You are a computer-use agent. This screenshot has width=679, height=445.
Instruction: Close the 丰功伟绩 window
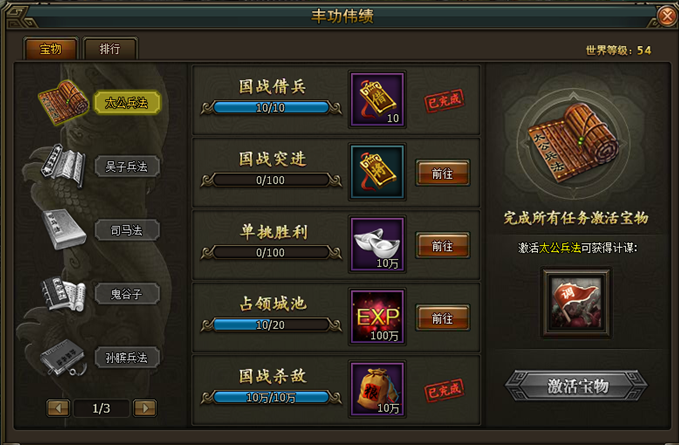tap(667, 16)
